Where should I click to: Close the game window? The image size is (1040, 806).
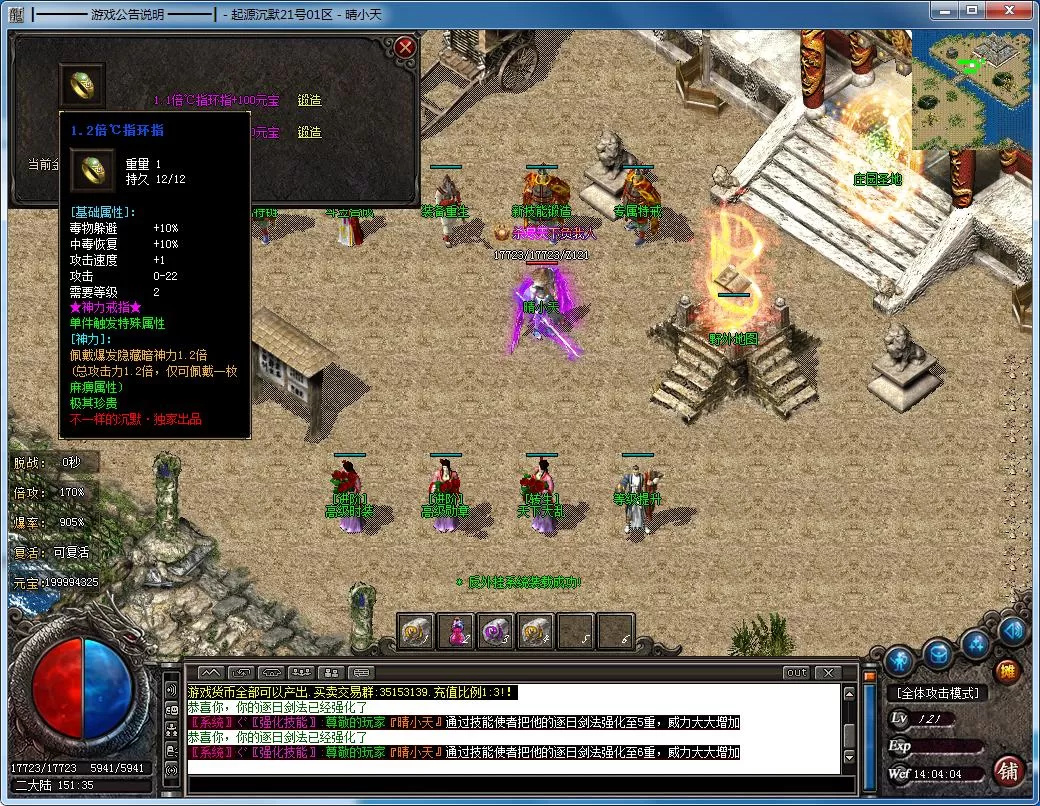point(1006,12)
